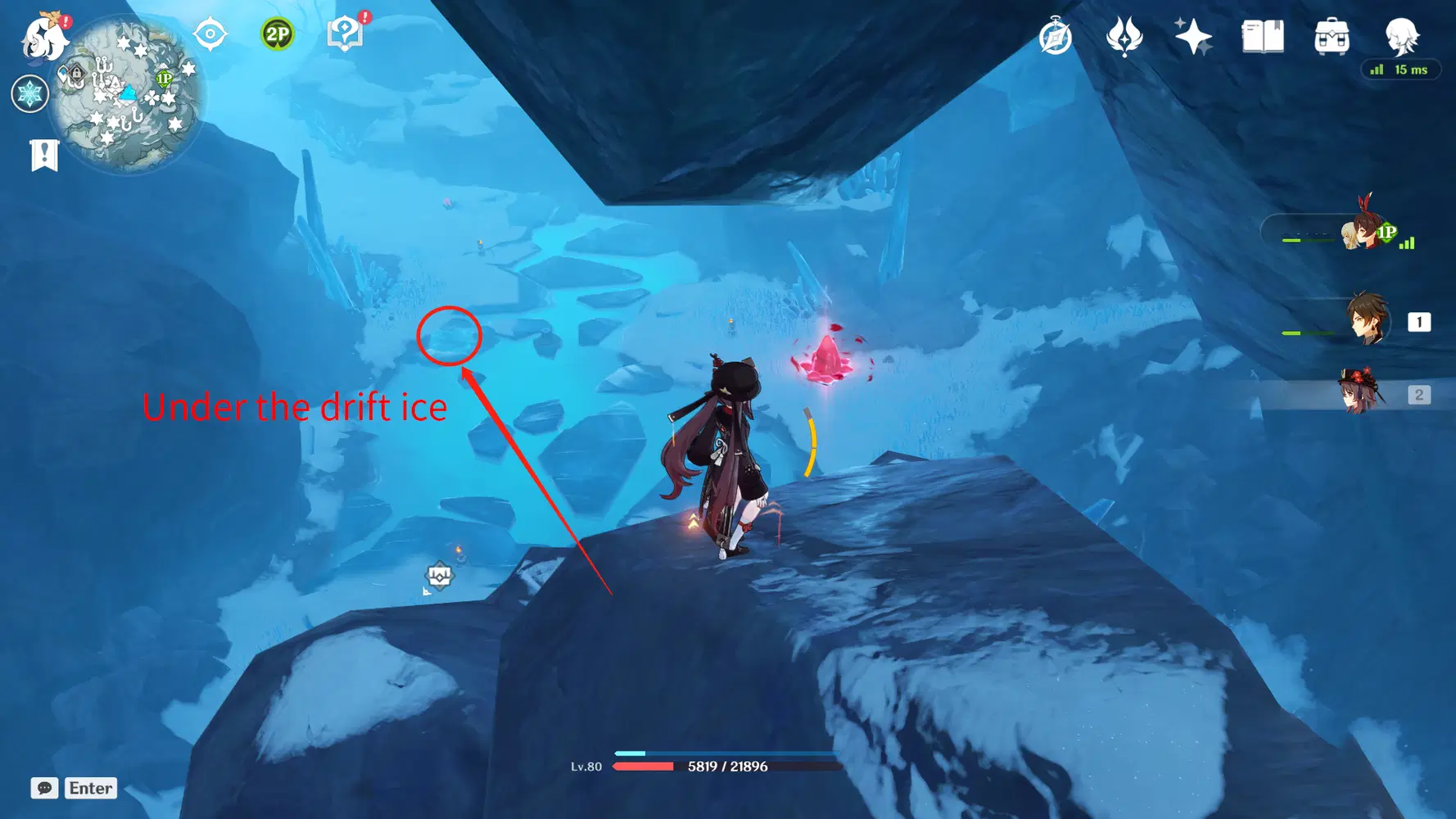The height and width of the screenshot is (819, 1456).
Task: Toggle the 2P co-op indicator
Action: coord(277,33)
